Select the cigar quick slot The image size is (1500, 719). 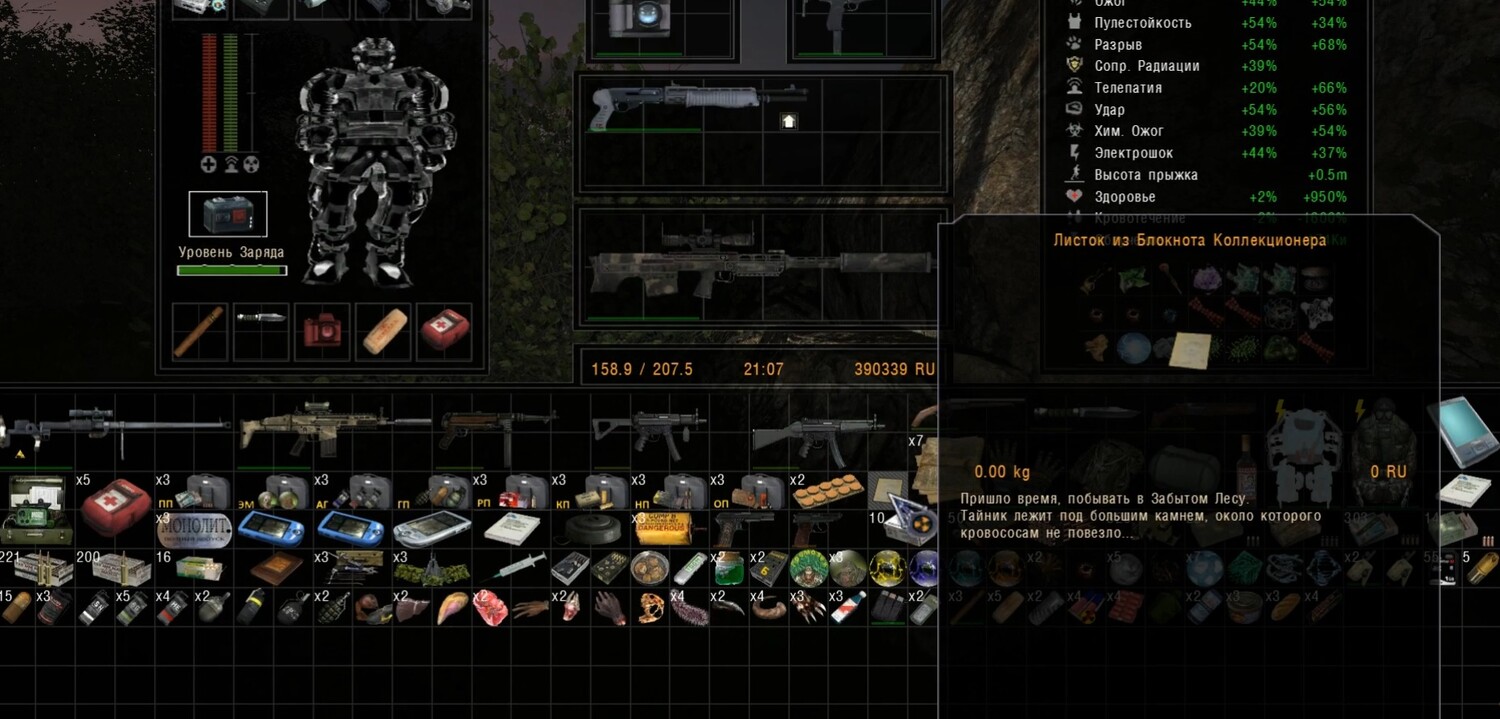(198, 331)
